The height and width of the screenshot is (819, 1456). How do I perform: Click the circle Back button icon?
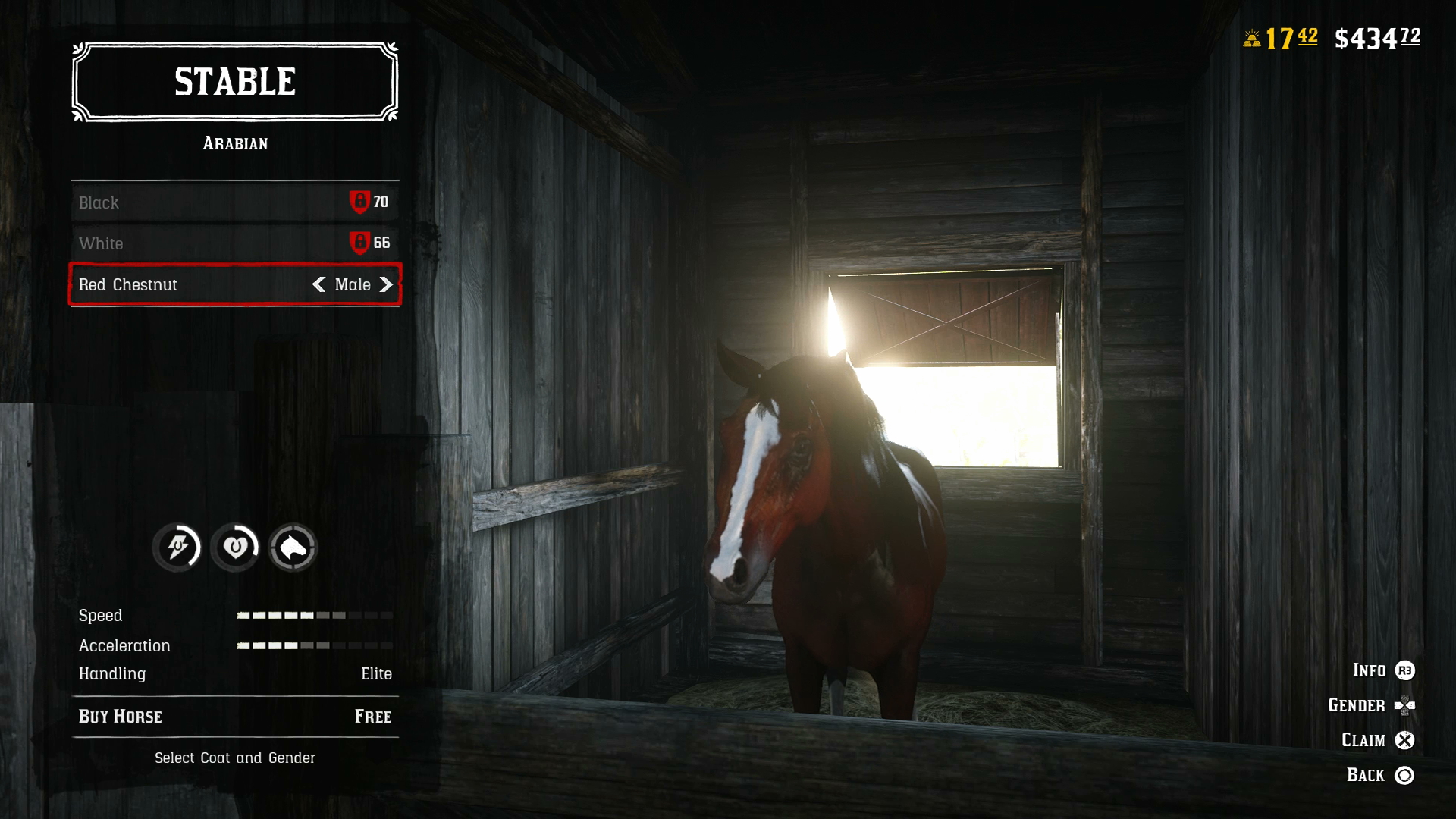click(x=1405, y=775)
